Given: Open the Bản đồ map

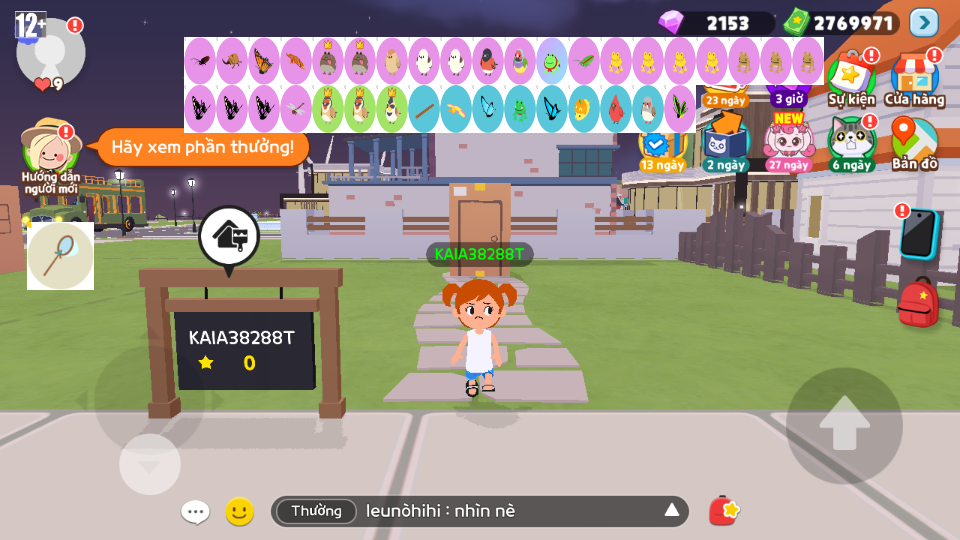Looking at the screenshot, I should (914, 143).
